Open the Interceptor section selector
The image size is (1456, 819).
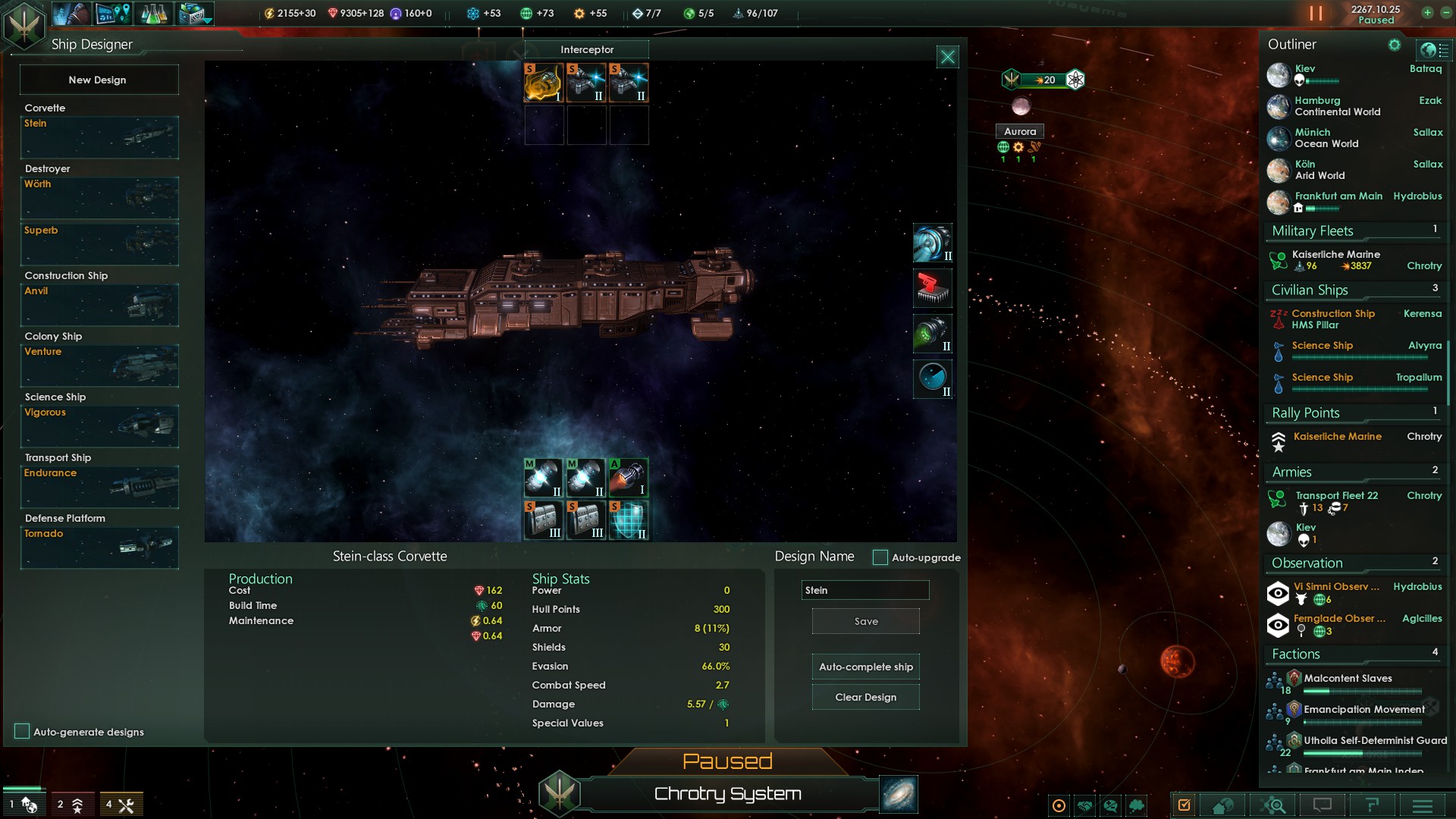tap(587, 49)
